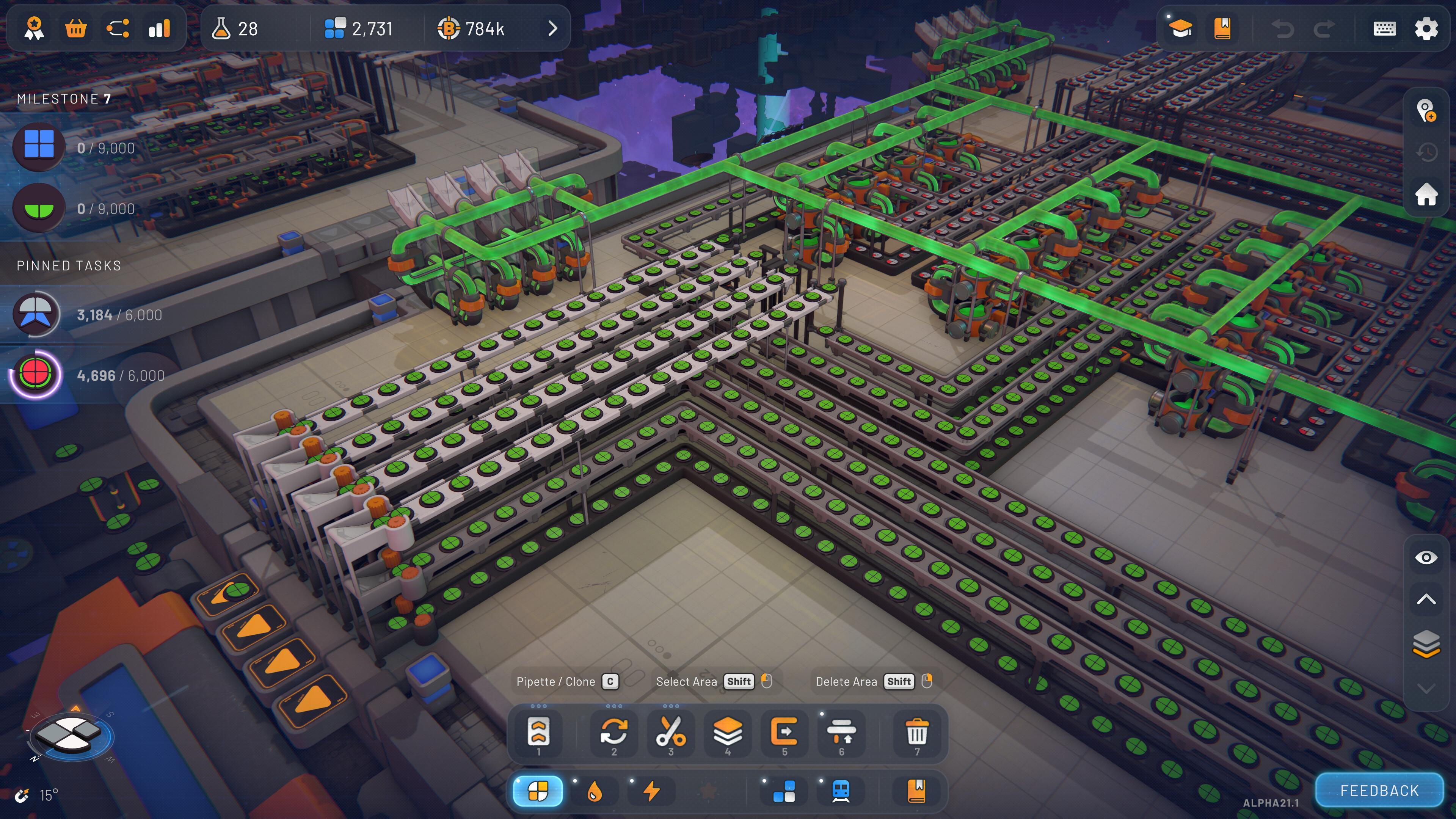The width and height of the screenshot is (1456, 819).
Task: Open the tutorial graduation cap icon
Action: coord(1181,29)
